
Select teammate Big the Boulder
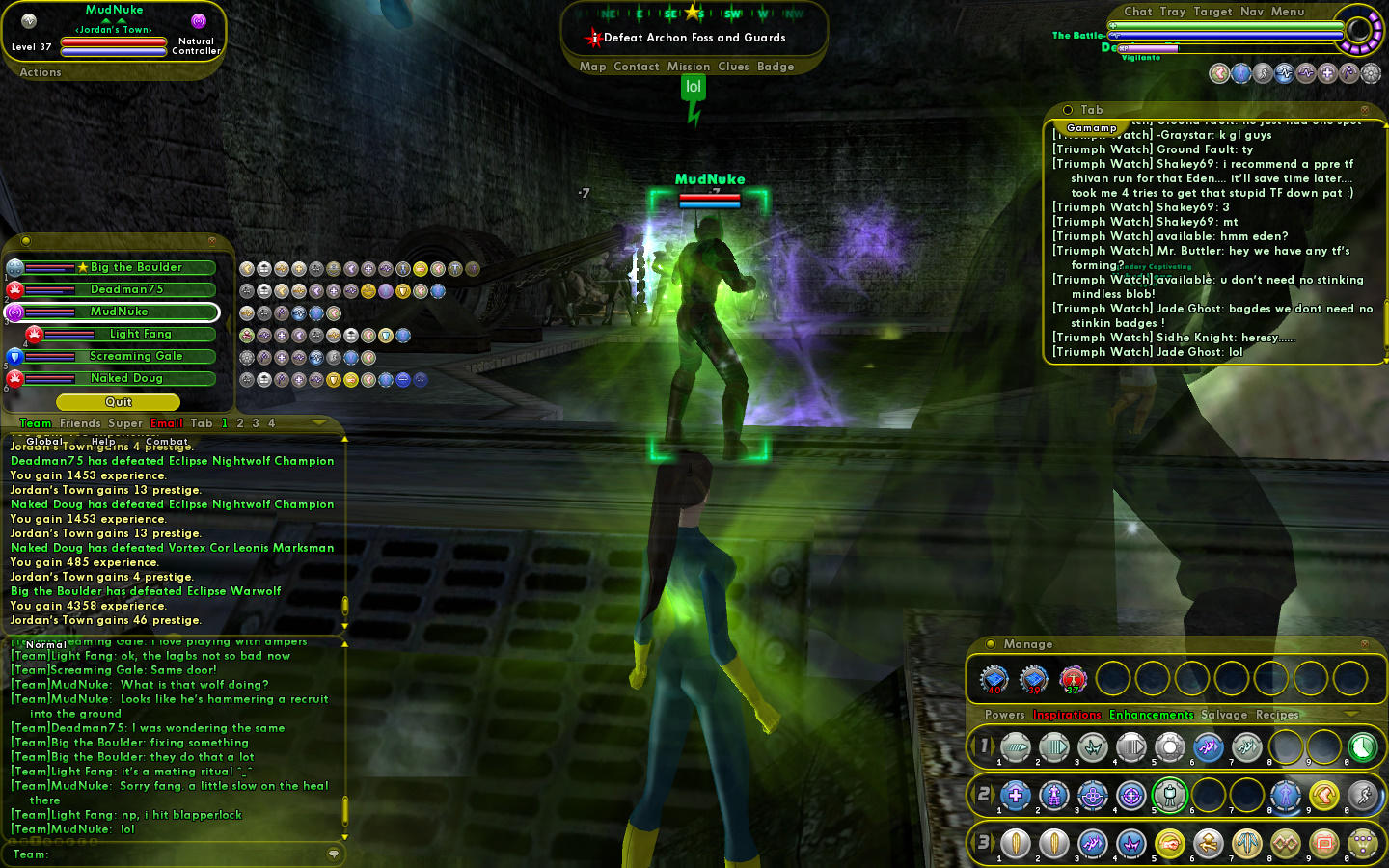pyautogui.click(x=136, y=267)
